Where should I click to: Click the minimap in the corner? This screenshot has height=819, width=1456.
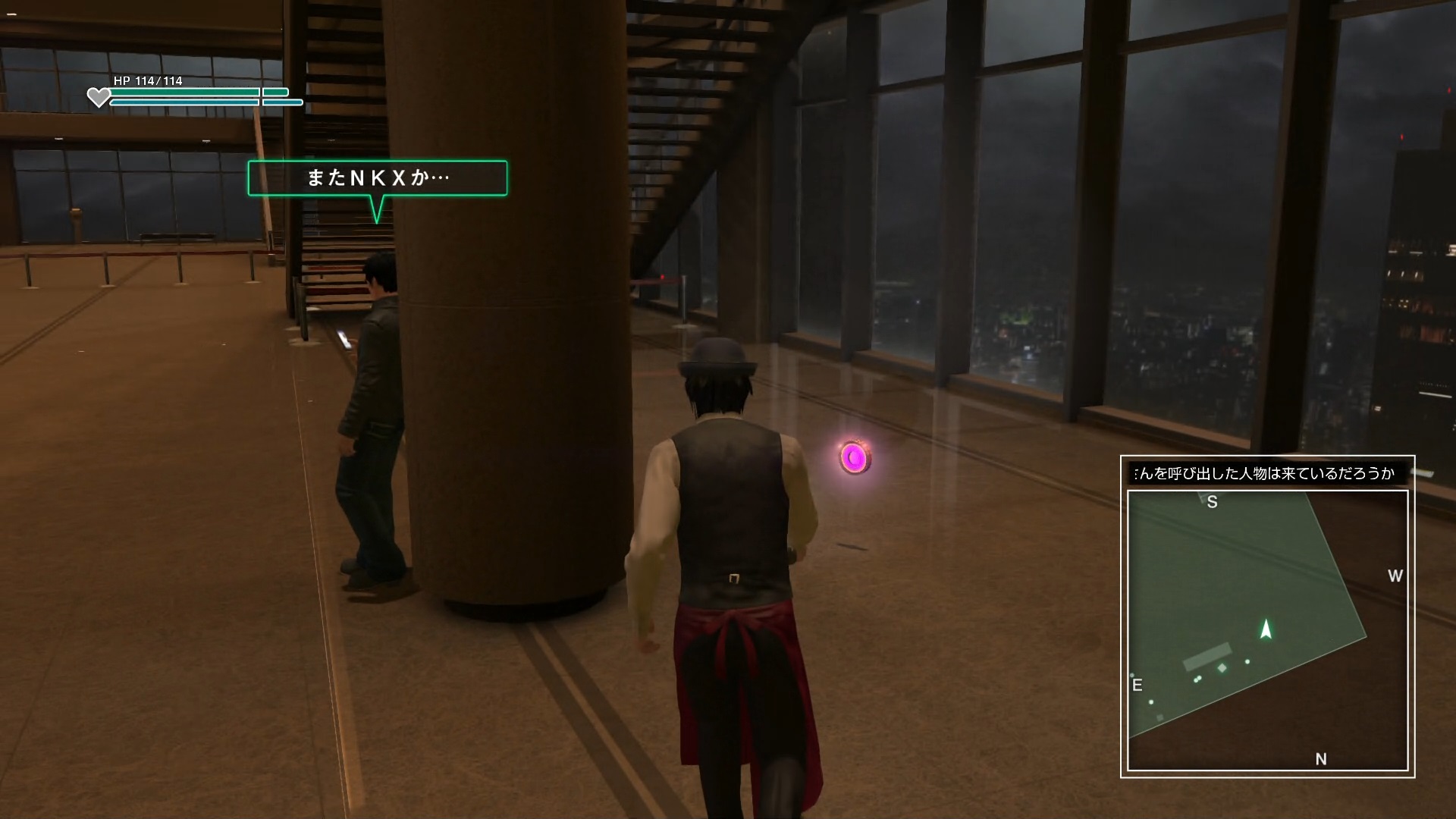[x=1267, y=629]
